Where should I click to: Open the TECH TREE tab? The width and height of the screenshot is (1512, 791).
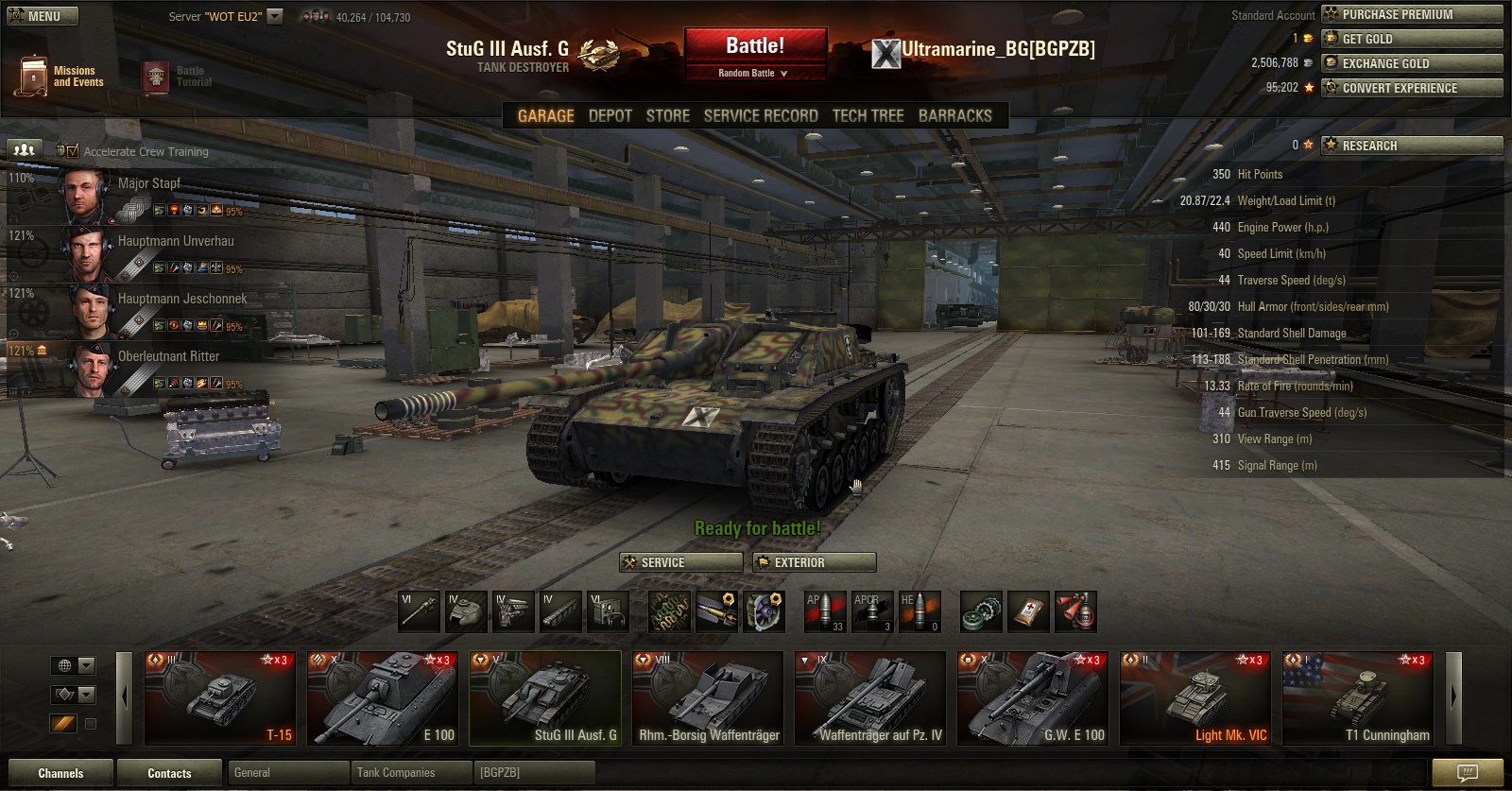[868, 115]
